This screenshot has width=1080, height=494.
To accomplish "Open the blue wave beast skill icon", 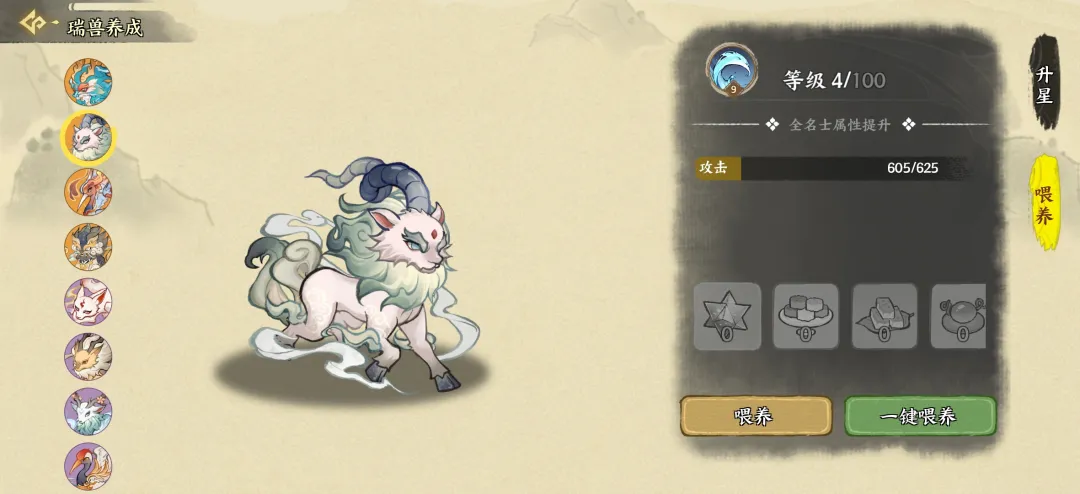I will coord(732,70).
